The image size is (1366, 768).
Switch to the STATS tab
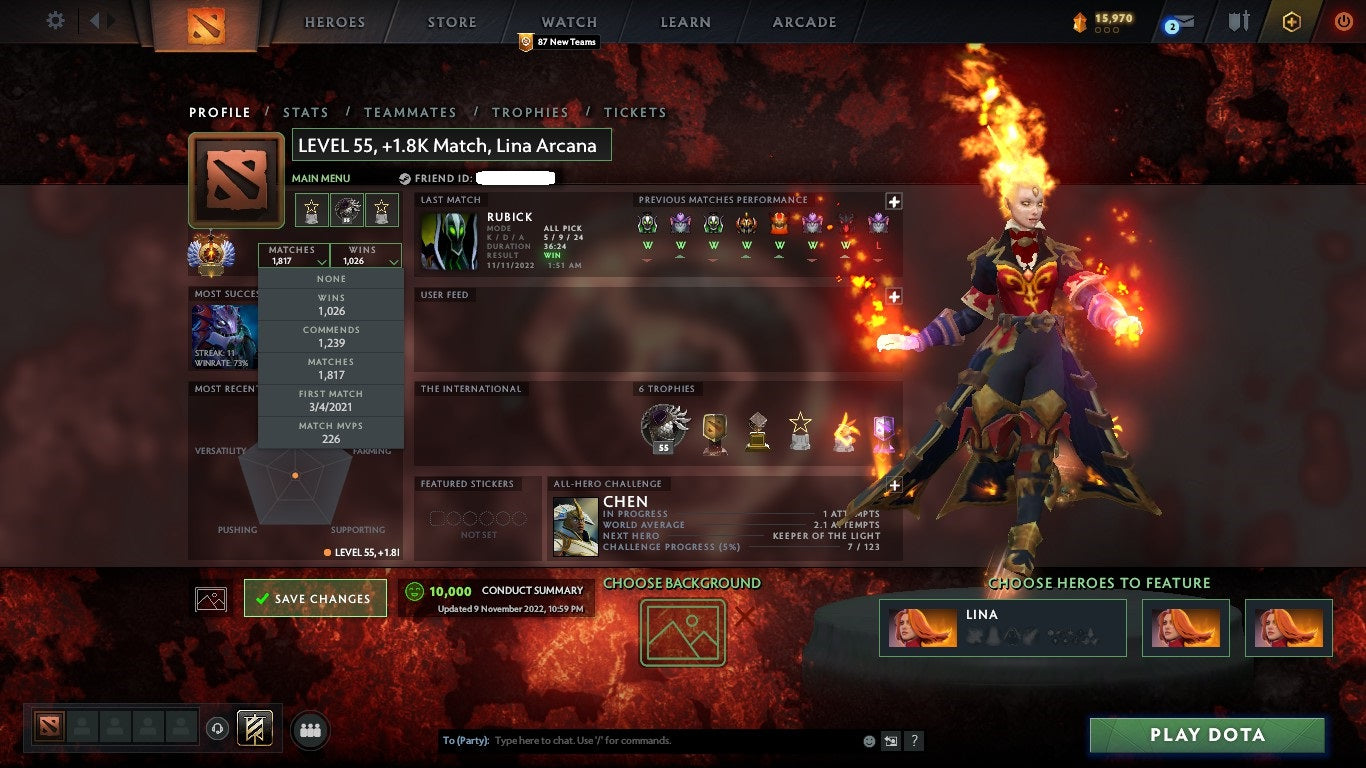(306, 112)
